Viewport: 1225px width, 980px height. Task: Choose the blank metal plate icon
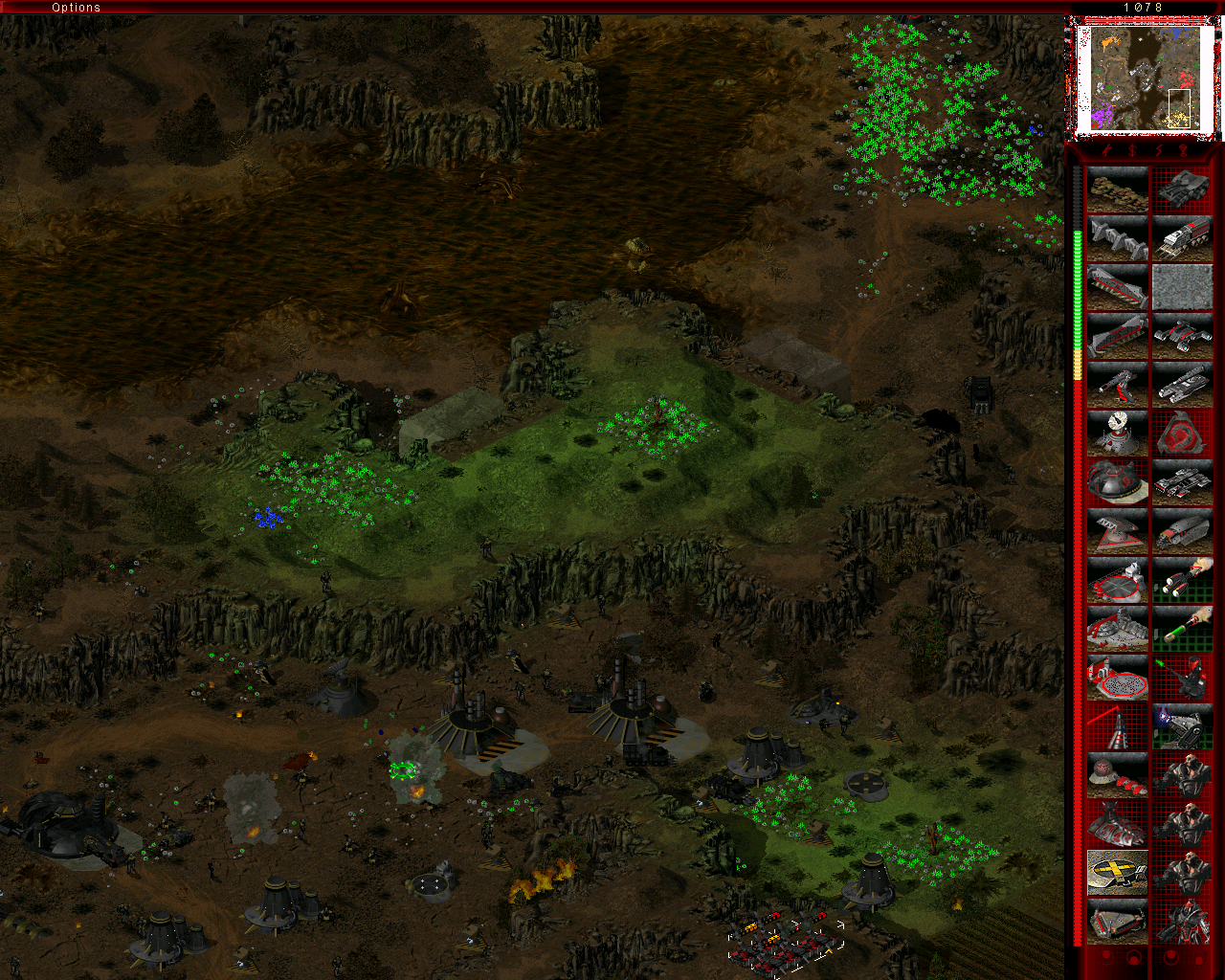coord(1182,287)
